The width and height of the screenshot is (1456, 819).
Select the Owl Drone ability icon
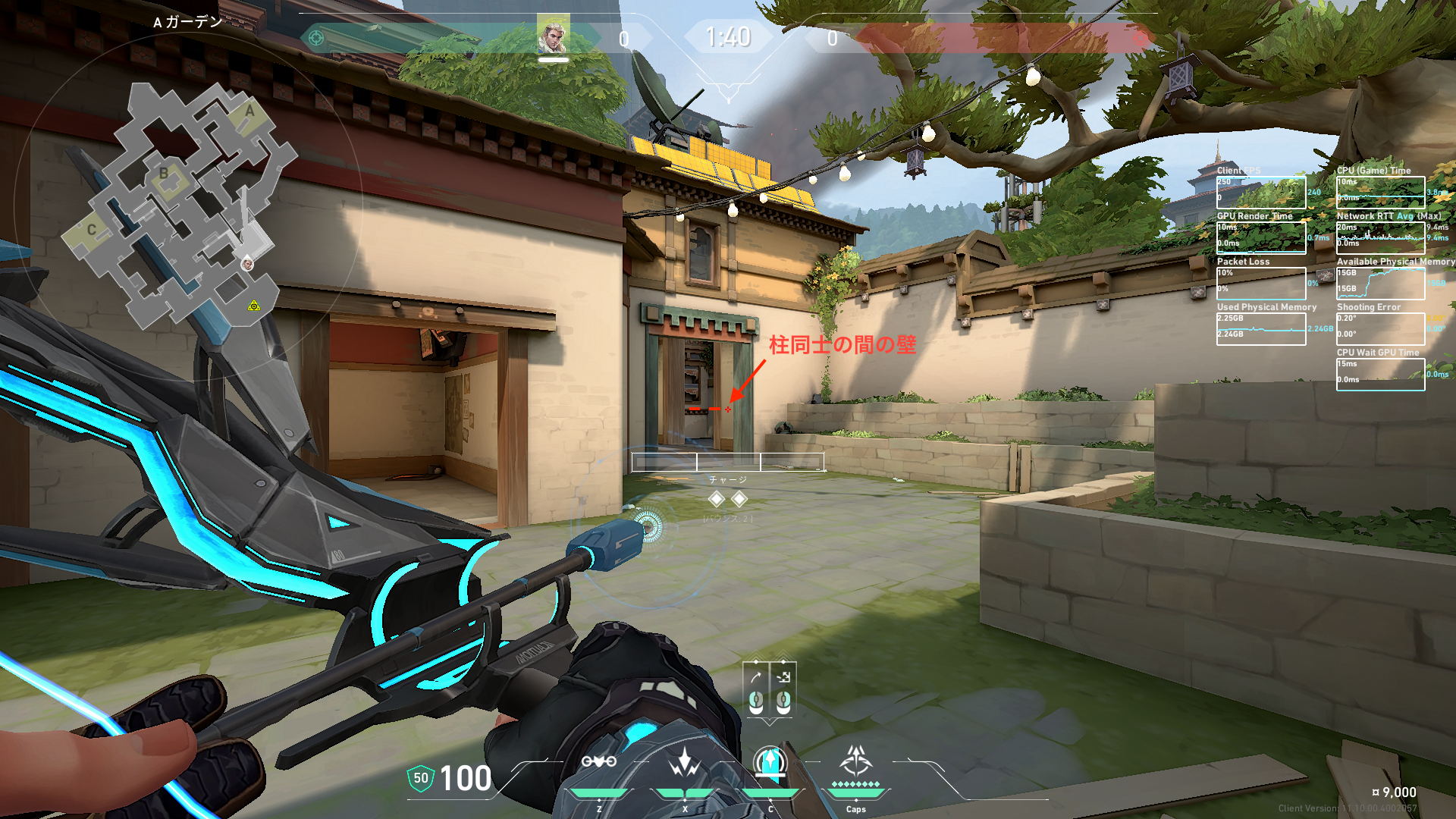click(598, 762)
